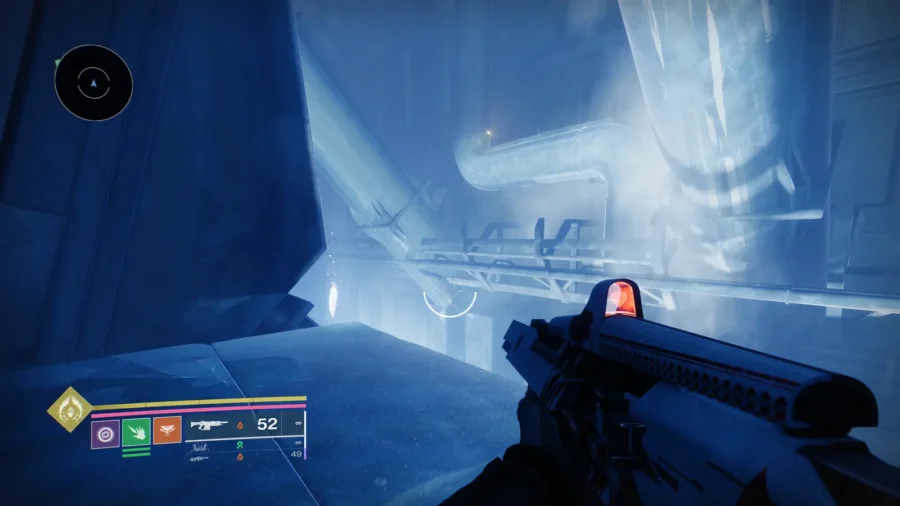Activate the golden diamond Super ability icon

[x=69, y=409]
